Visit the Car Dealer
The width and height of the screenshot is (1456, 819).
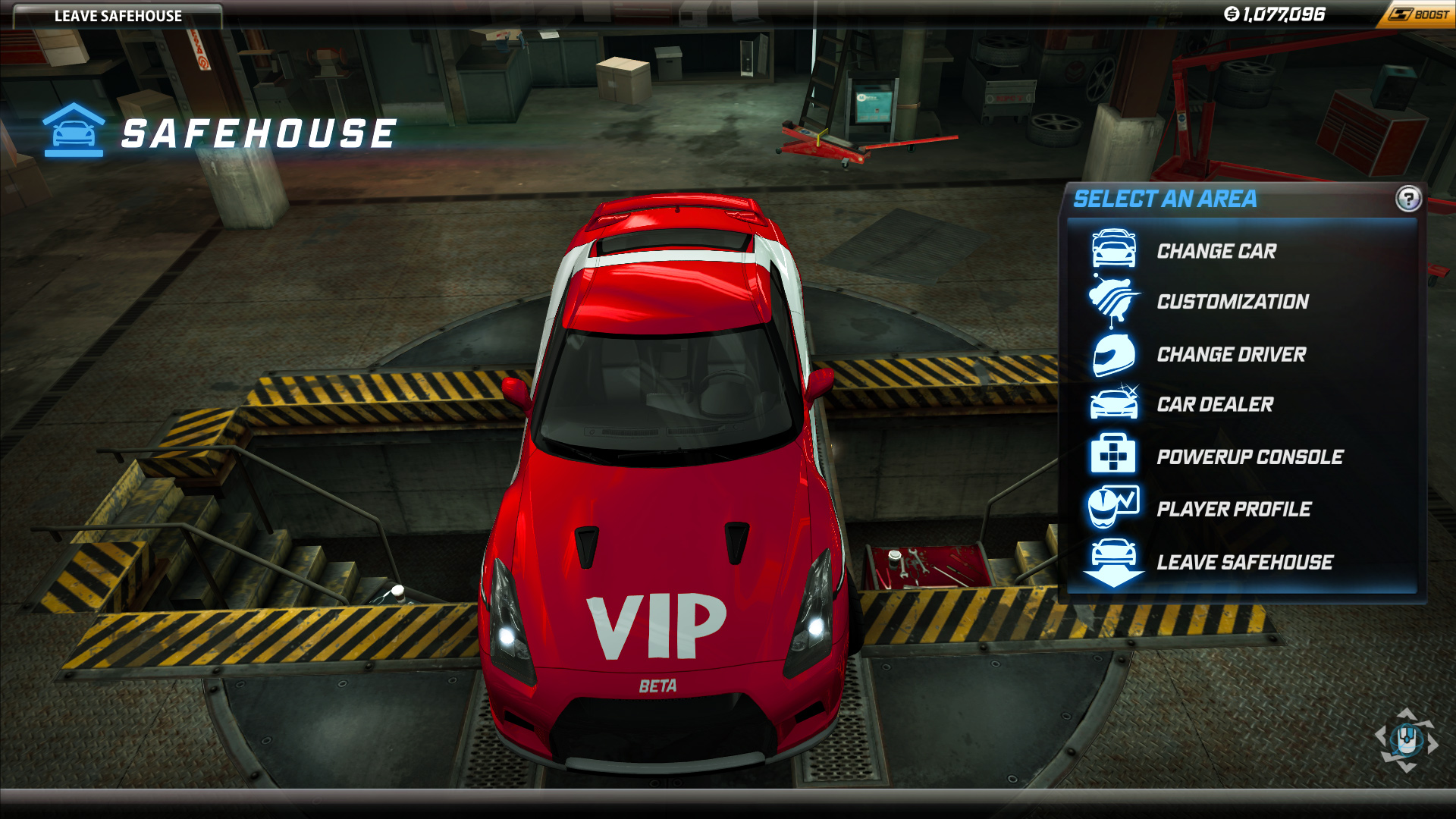(x=1215, y=404)
